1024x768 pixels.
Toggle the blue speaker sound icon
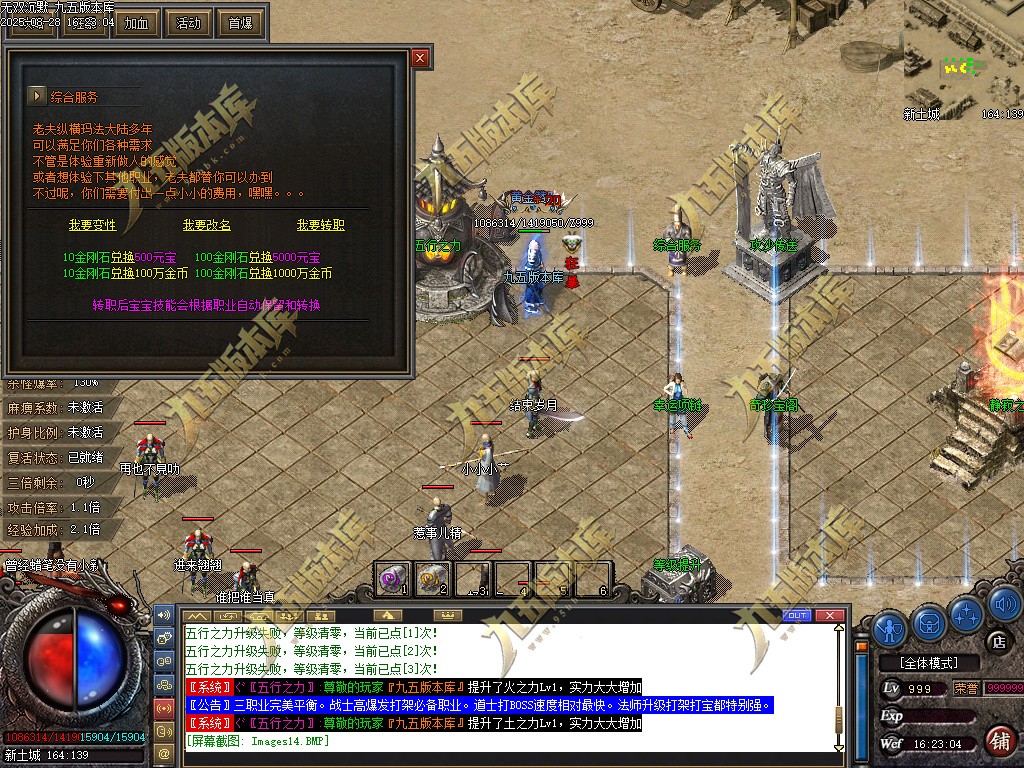click(x=1004, y=605)
